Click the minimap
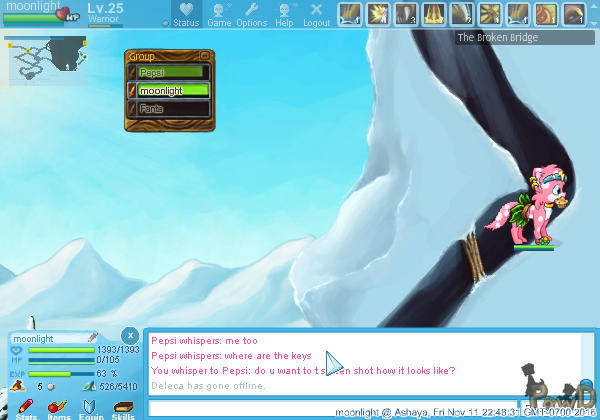Screen dimensions: 600x420 pos(46,59)
